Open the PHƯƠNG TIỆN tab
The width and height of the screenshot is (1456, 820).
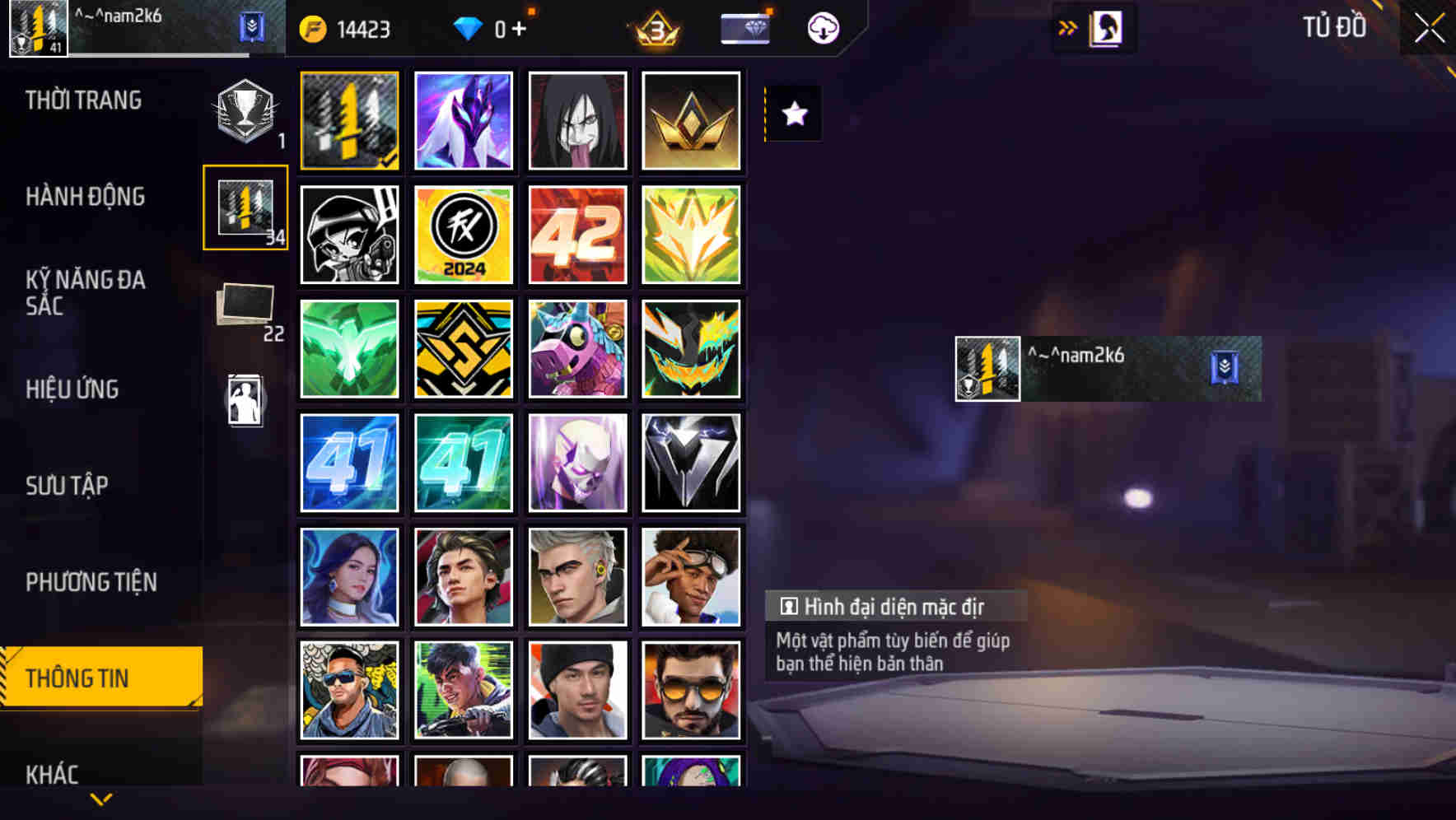click(x=93, y=581)
